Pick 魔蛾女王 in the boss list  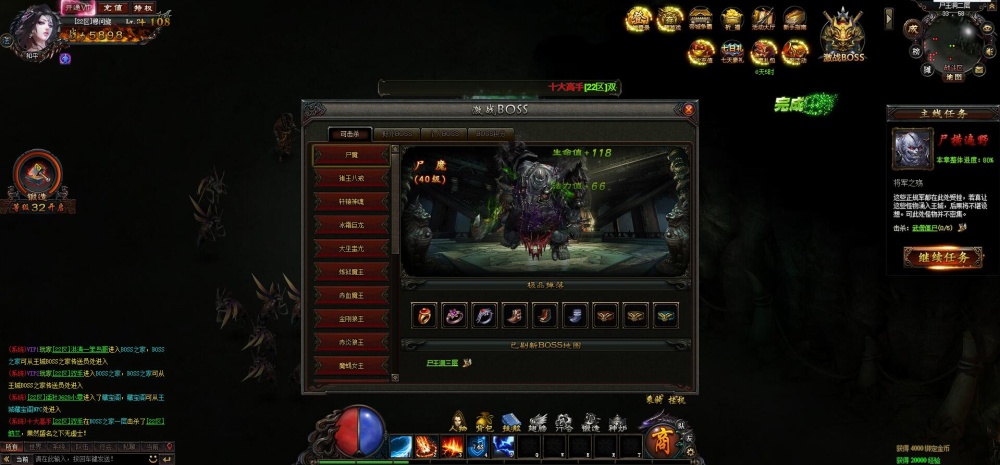coord(351,365)
